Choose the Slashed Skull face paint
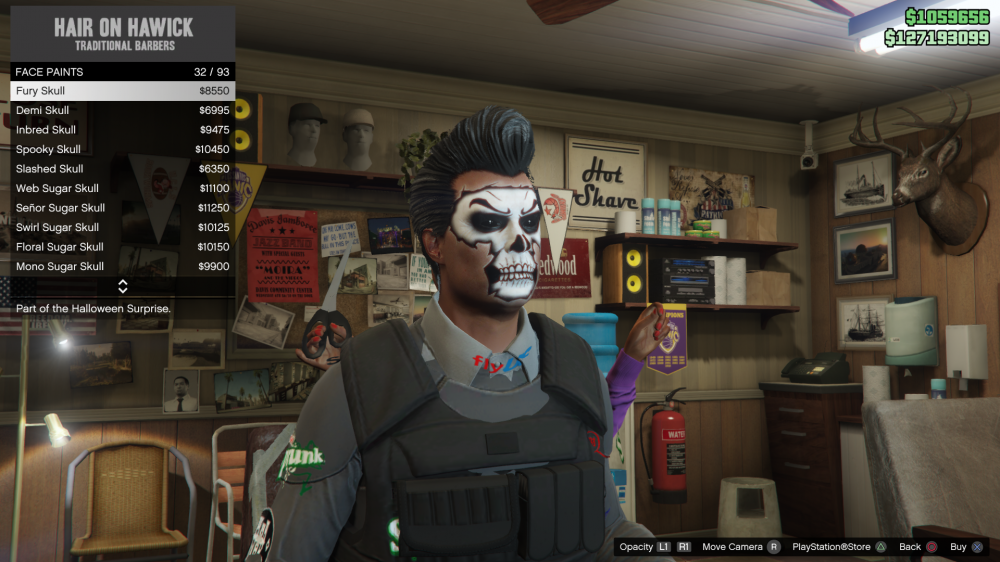The width and height of the screenshot is (1000, 562). tap(122, 169)
